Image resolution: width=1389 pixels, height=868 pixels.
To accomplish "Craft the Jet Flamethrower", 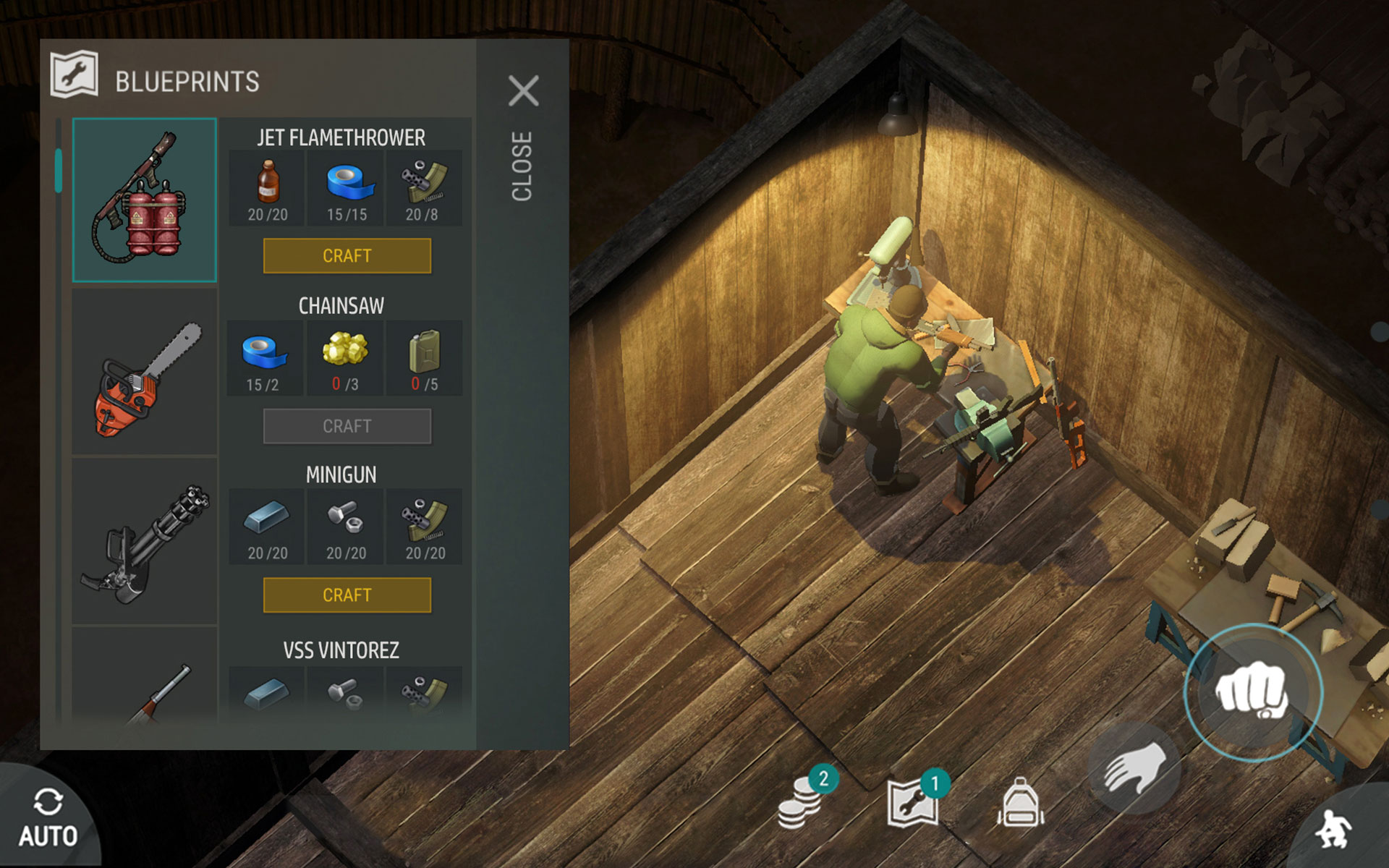I will [347, 256].
